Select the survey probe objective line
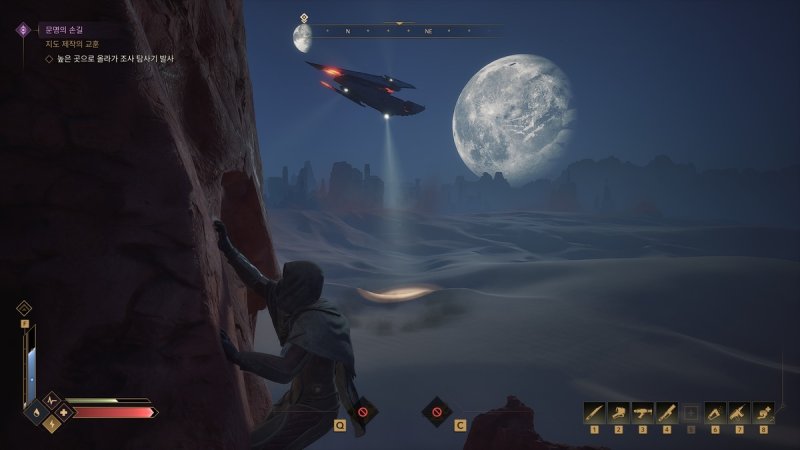Image resolution: width=800 pixels, height=450 pixels. pos(110,60)
